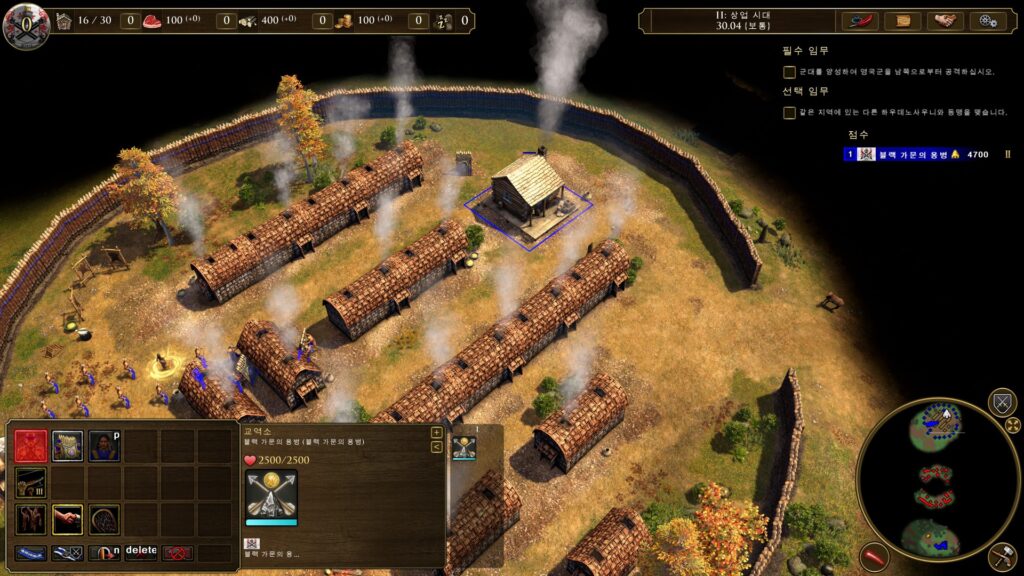Choose the handshake command in the command grid
The width and height of the screenshot is (1024, 576).
(67, 519)
